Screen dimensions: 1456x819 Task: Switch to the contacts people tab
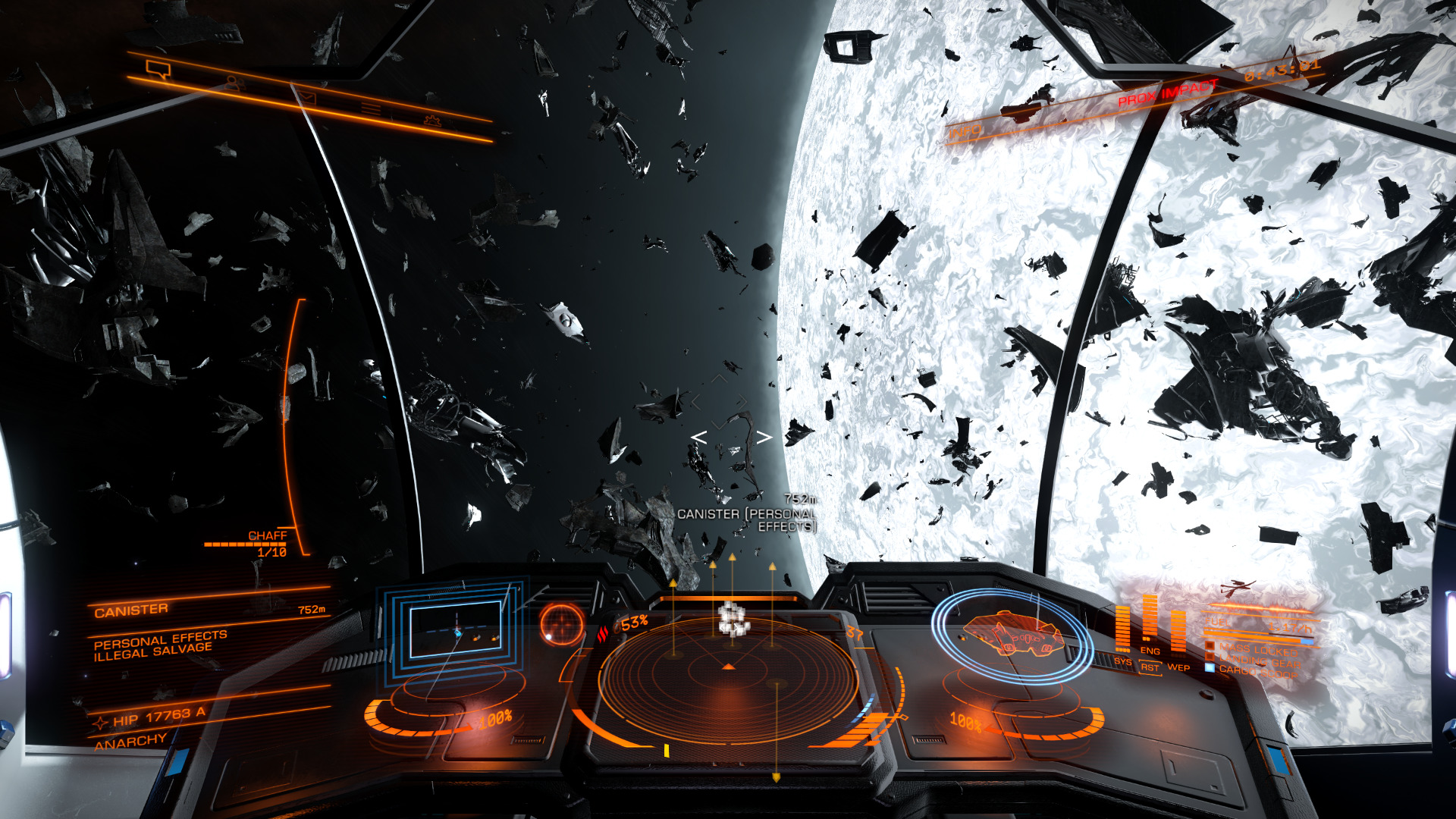coord(235,83)
